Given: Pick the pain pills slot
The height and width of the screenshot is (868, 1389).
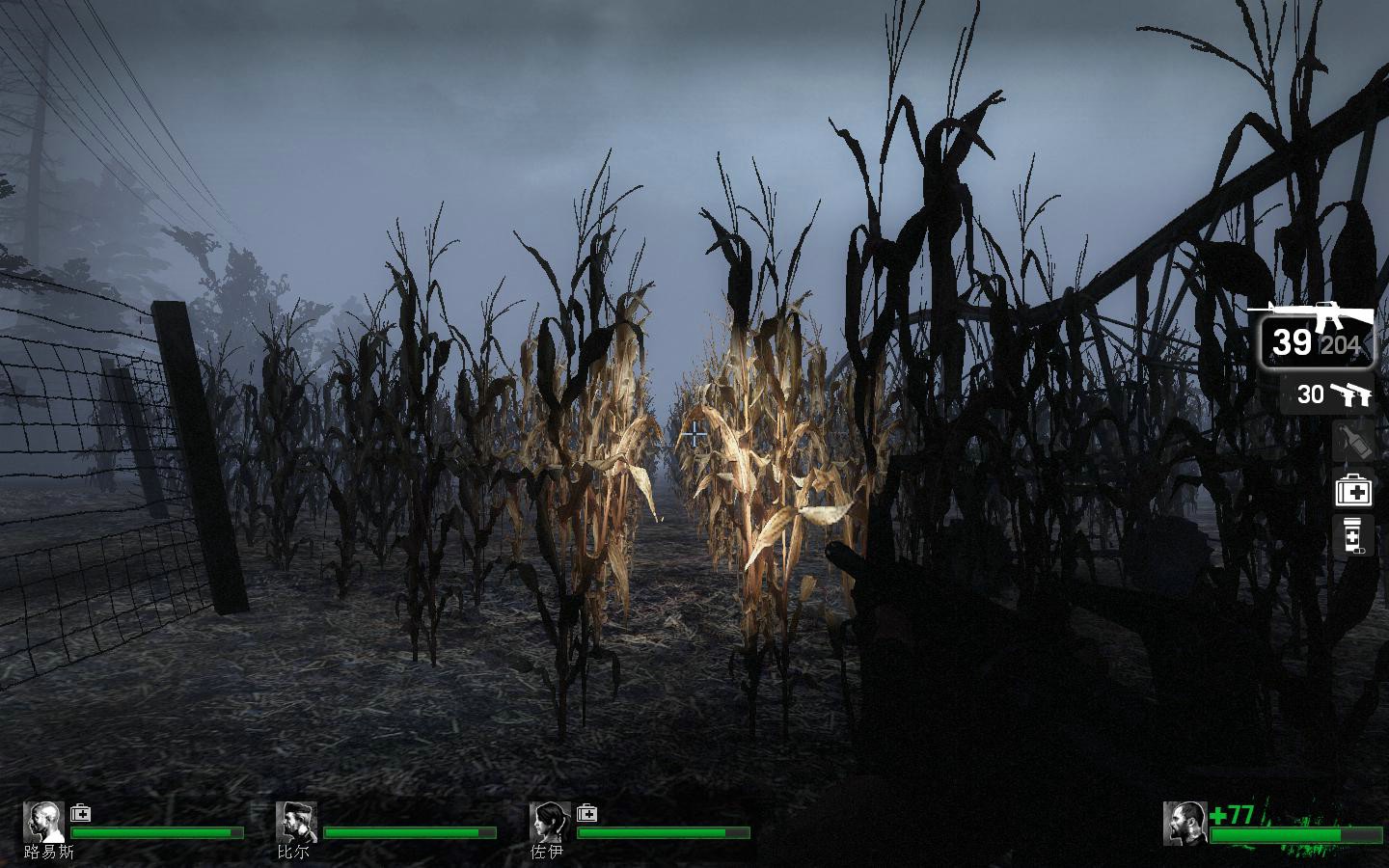Looking at the screenshot, I should (x=1353, y=535).
